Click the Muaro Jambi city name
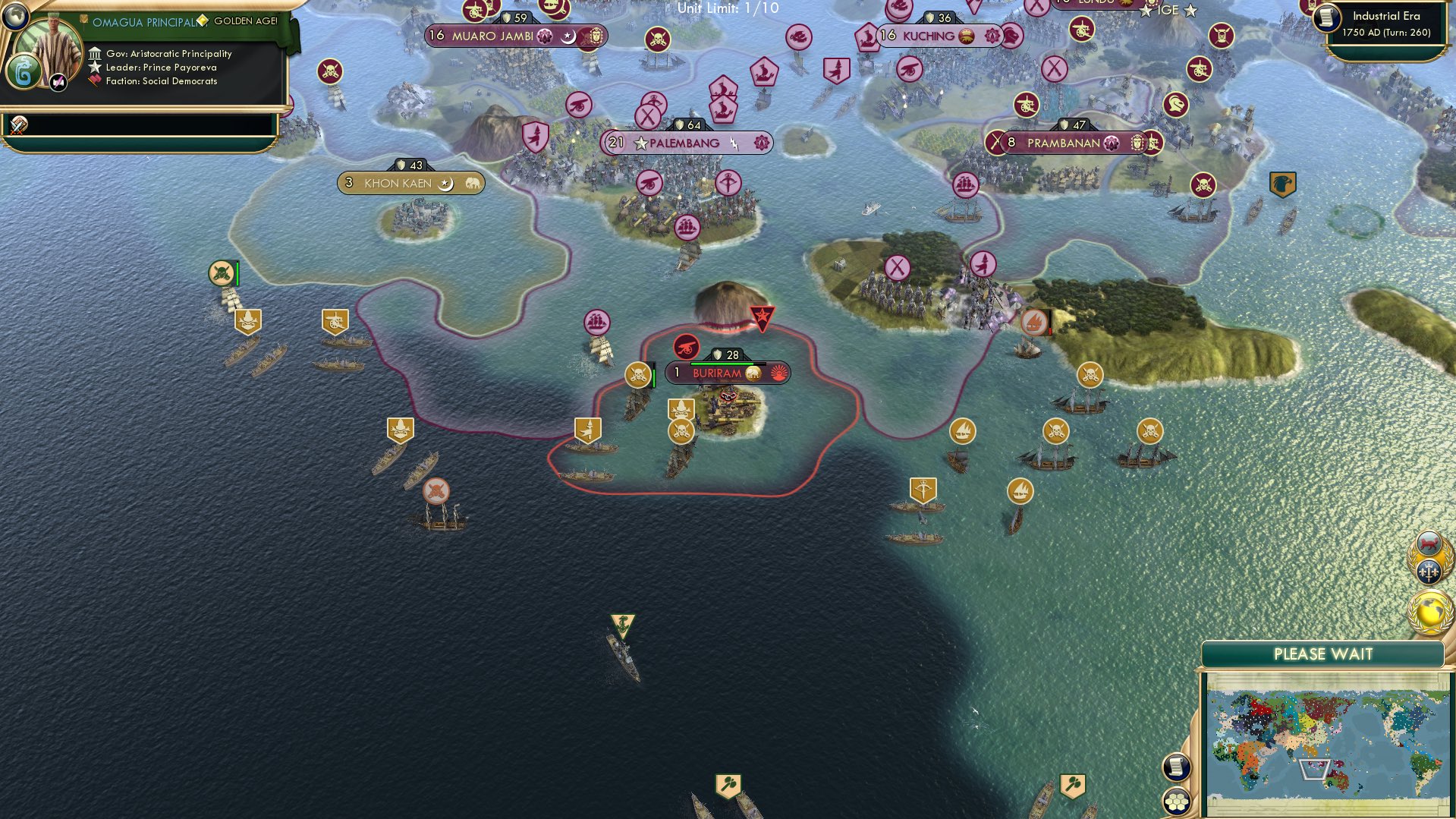 coord(492,34)
